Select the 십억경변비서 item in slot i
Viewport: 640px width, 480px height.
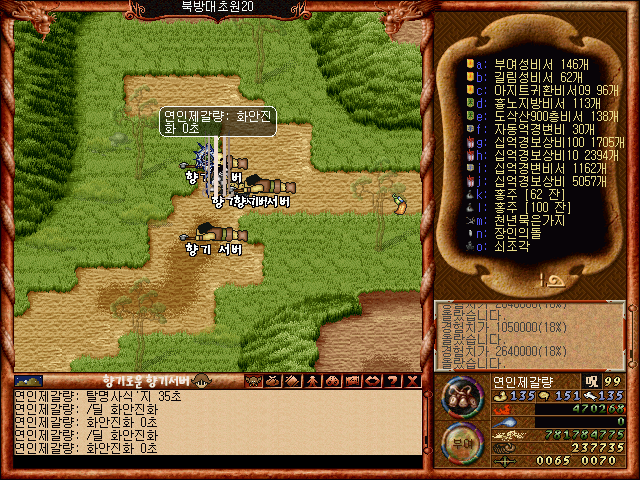530,169
